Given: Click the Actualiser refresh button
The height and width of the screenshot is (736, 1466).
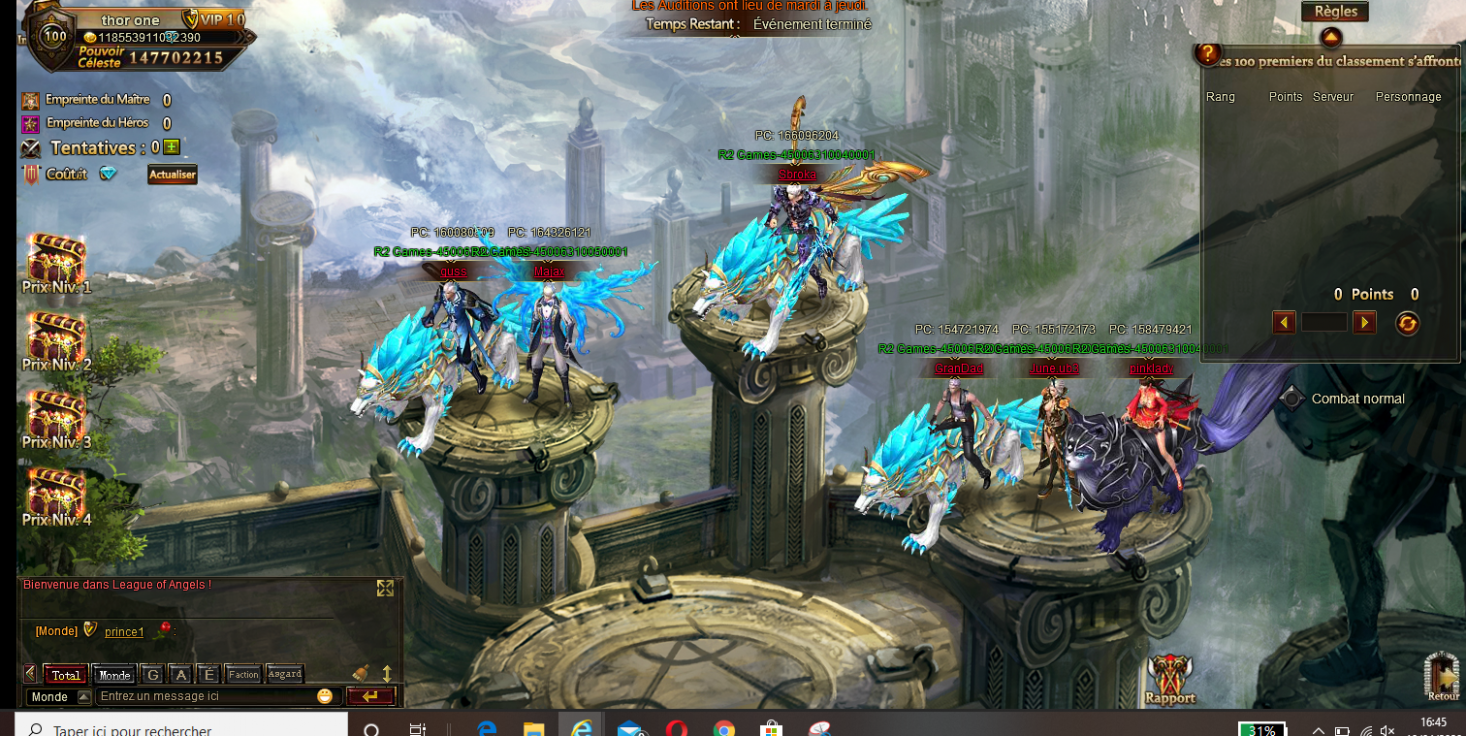Looking at the screenshot, I should pos(172,174).
